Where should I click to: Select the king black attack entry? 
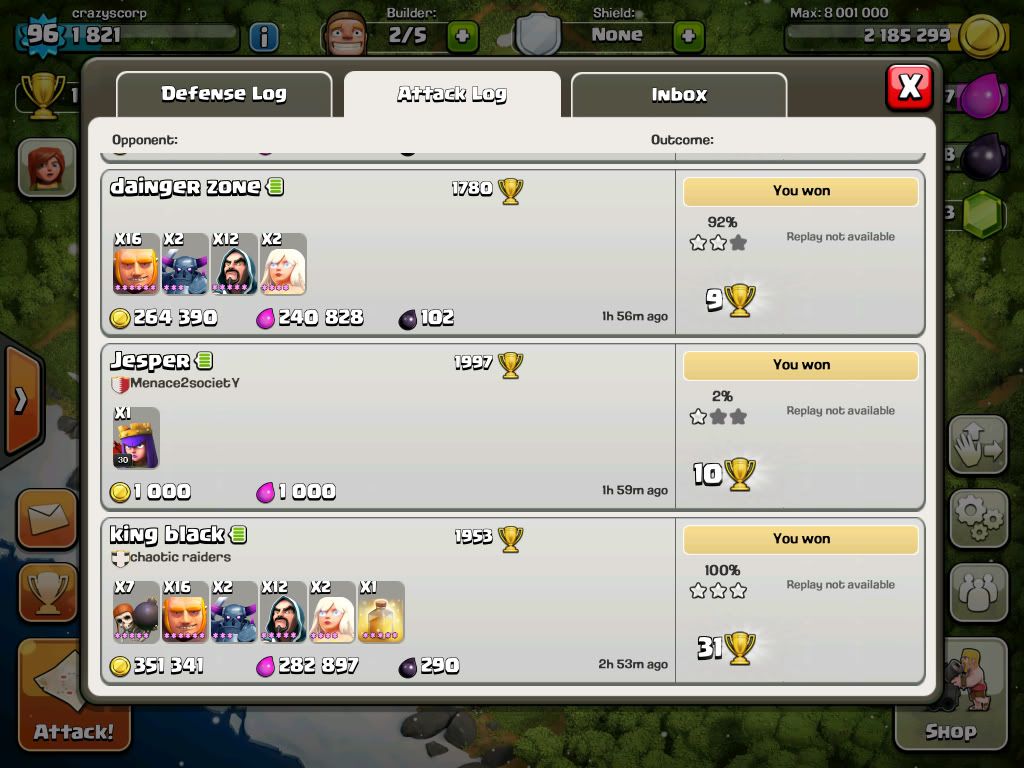(390, 600)
